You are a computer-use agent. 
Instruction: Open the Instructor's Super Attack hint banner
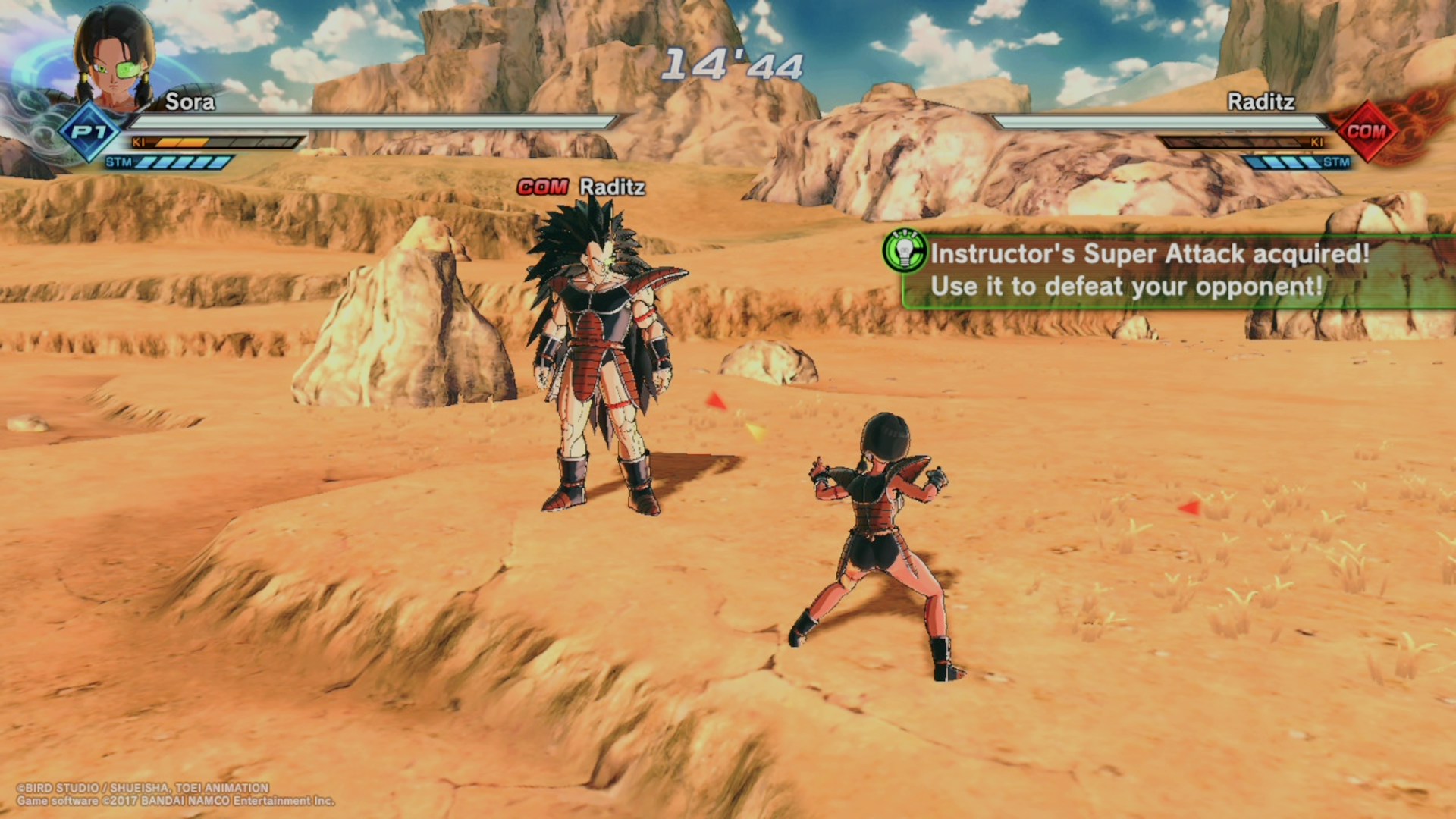(x=1168, y=271)
